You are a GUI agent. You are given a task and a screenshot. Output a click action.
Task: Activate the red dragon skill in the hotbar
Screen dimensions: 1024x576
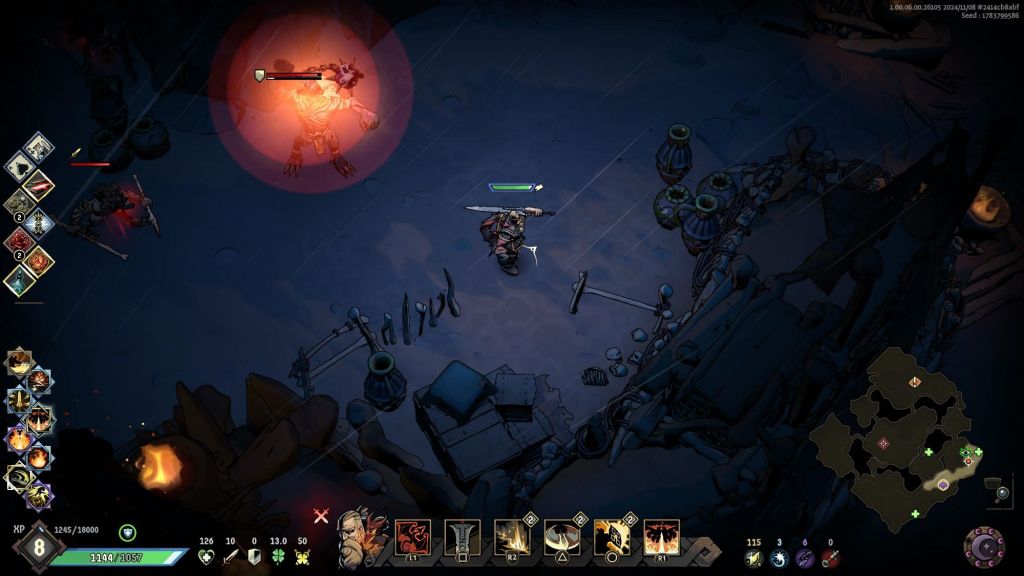[x=413, y=537]
